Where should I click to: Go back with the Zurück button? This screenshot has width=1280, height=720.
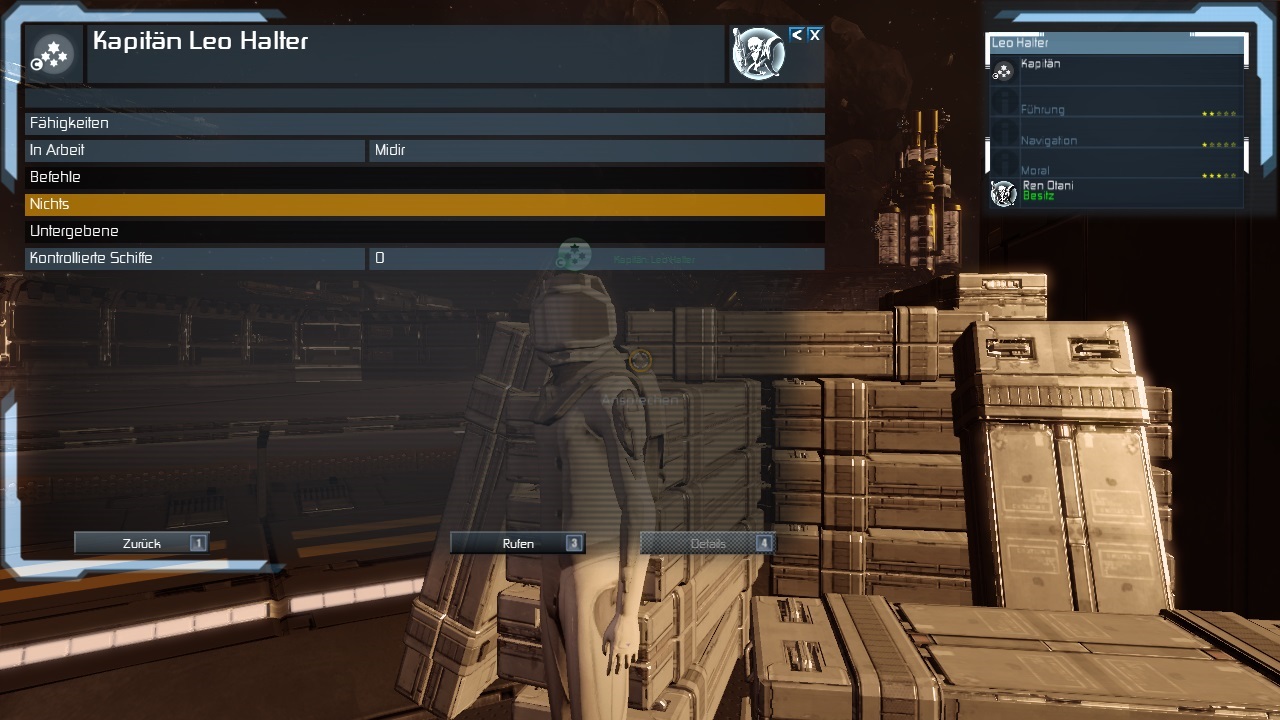tap(141, 543)
